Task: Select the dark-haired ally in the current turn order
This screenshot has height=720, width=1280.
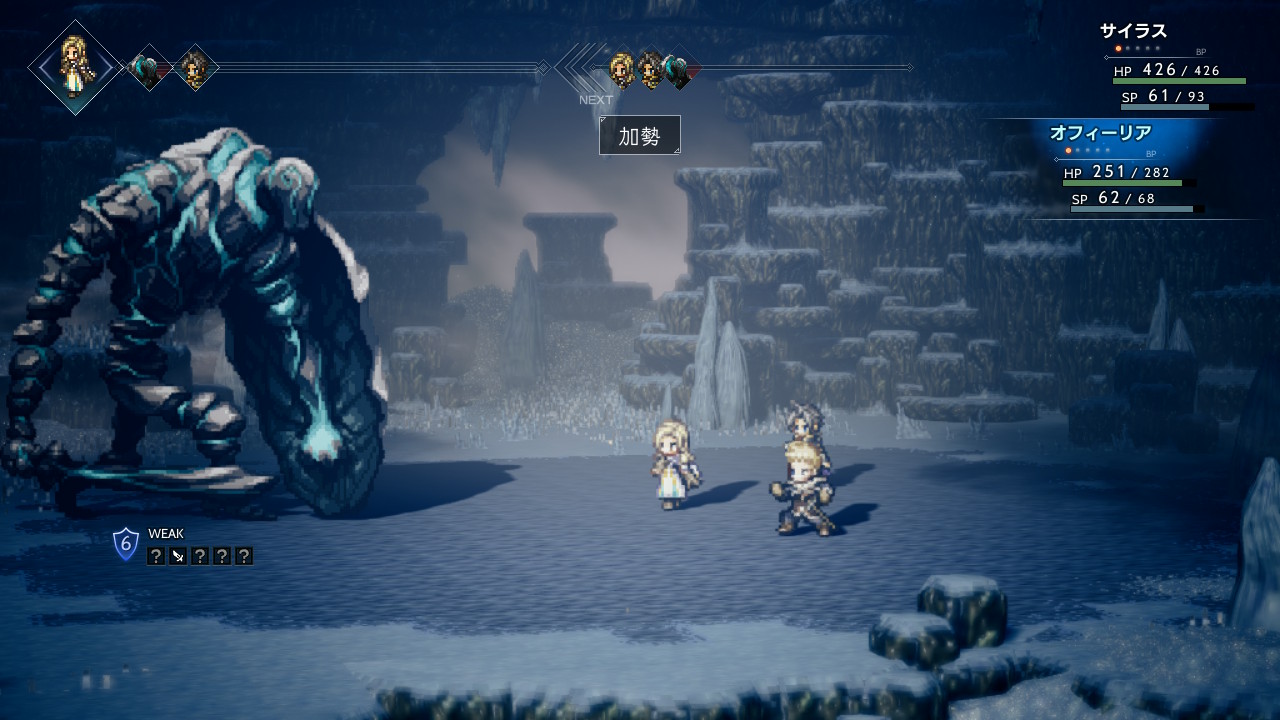Action: click(195, 68)
